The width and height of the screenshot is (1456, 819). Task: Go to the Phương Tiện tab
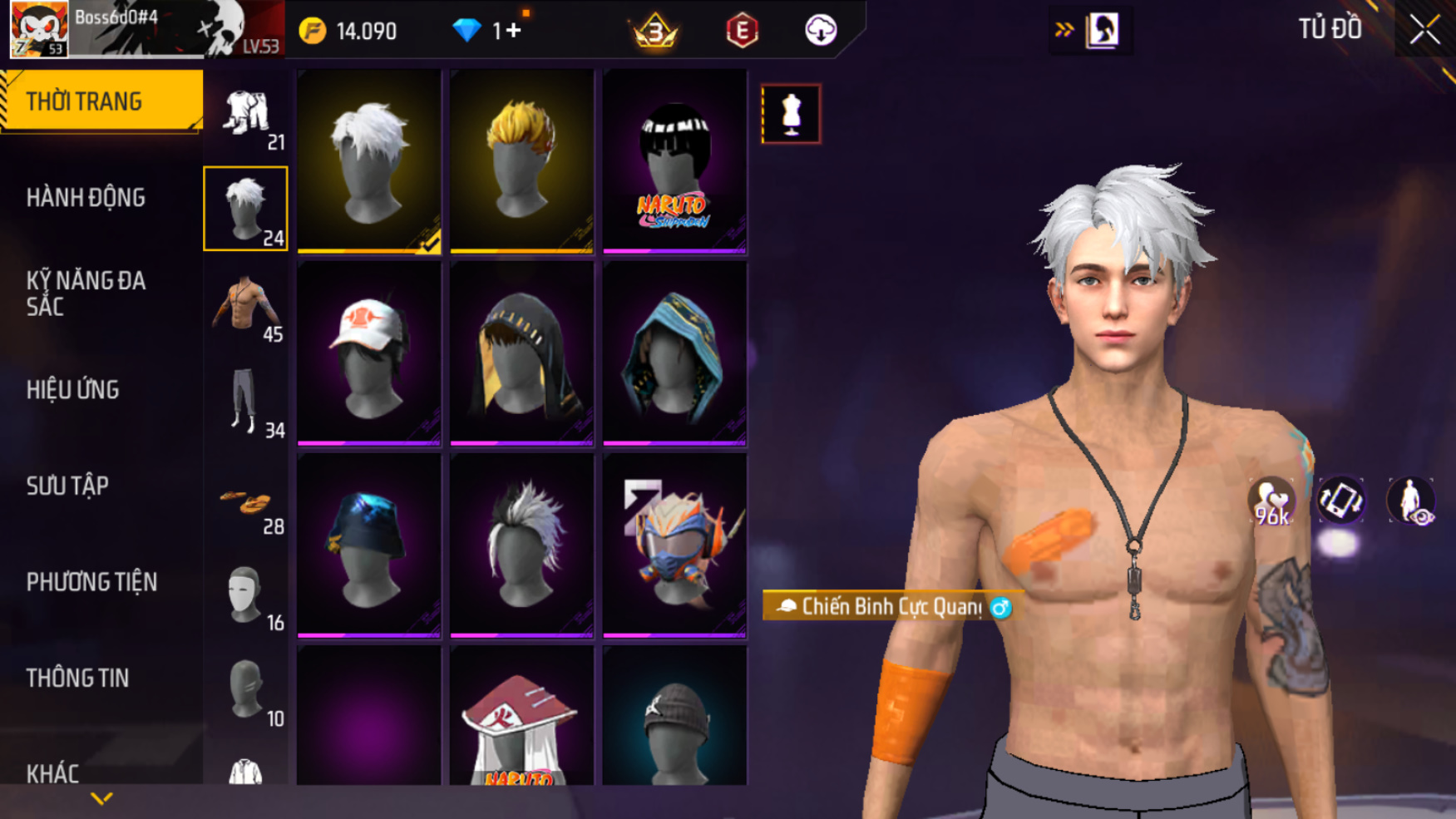pos(91,582)
